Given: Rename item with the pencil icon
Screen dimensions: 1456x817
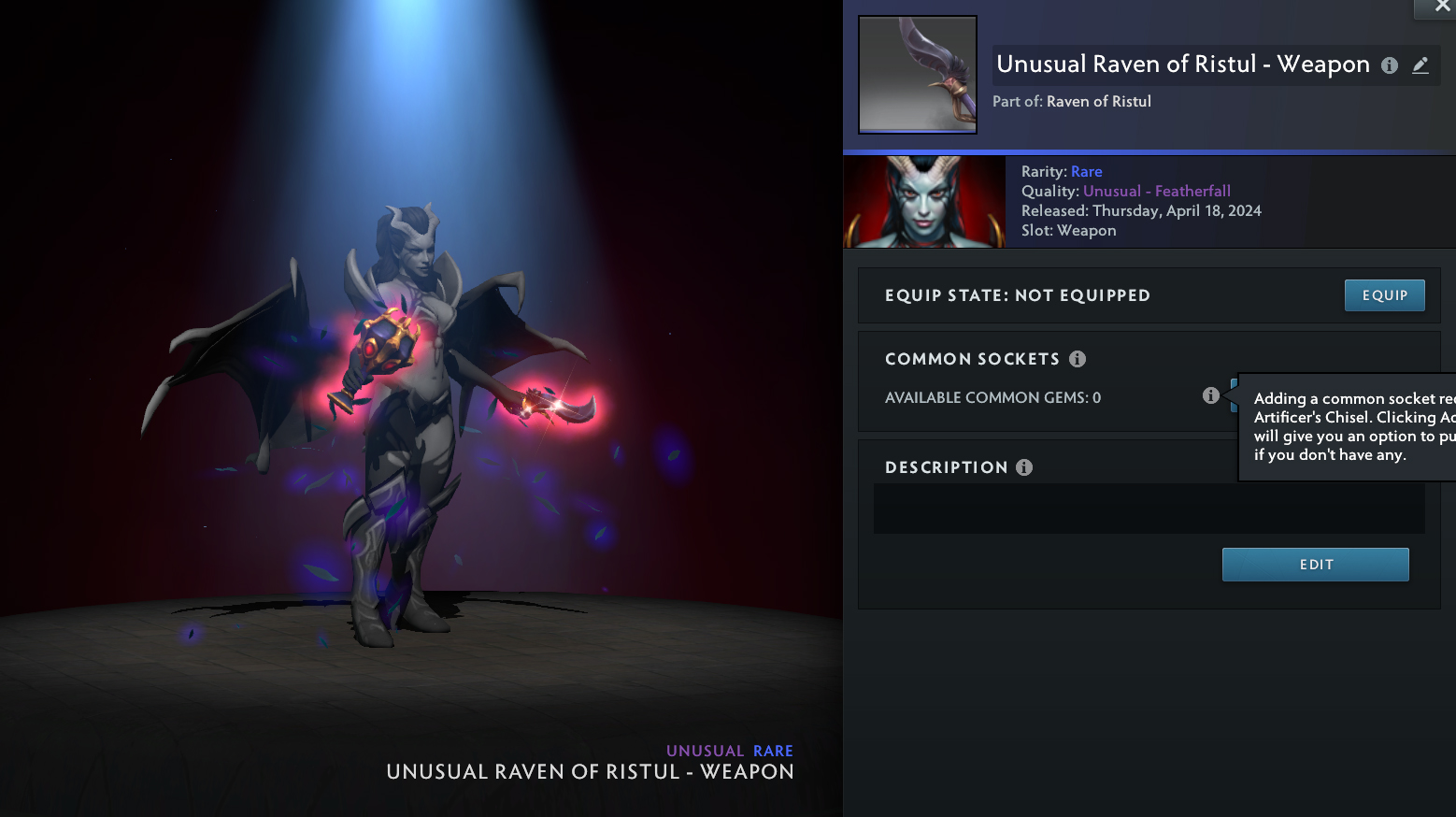Looking at the screenshot, I should click(x=1420, y=65).
